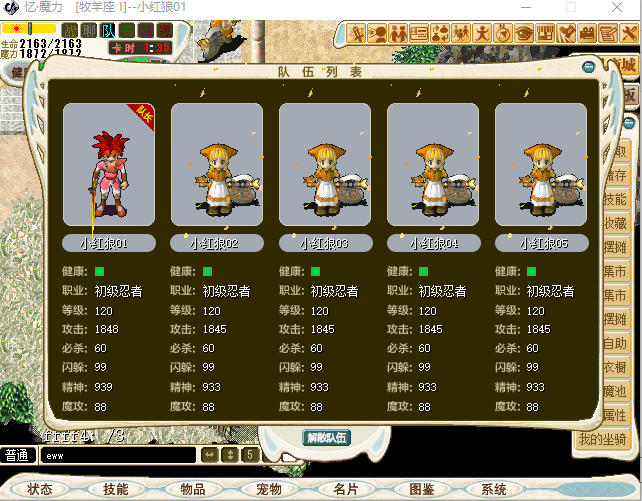Image resolution: width=642 pixels, height=501 pixels.
Task: Select team member 小红狼02 card
Action: (x=217, y=165)
